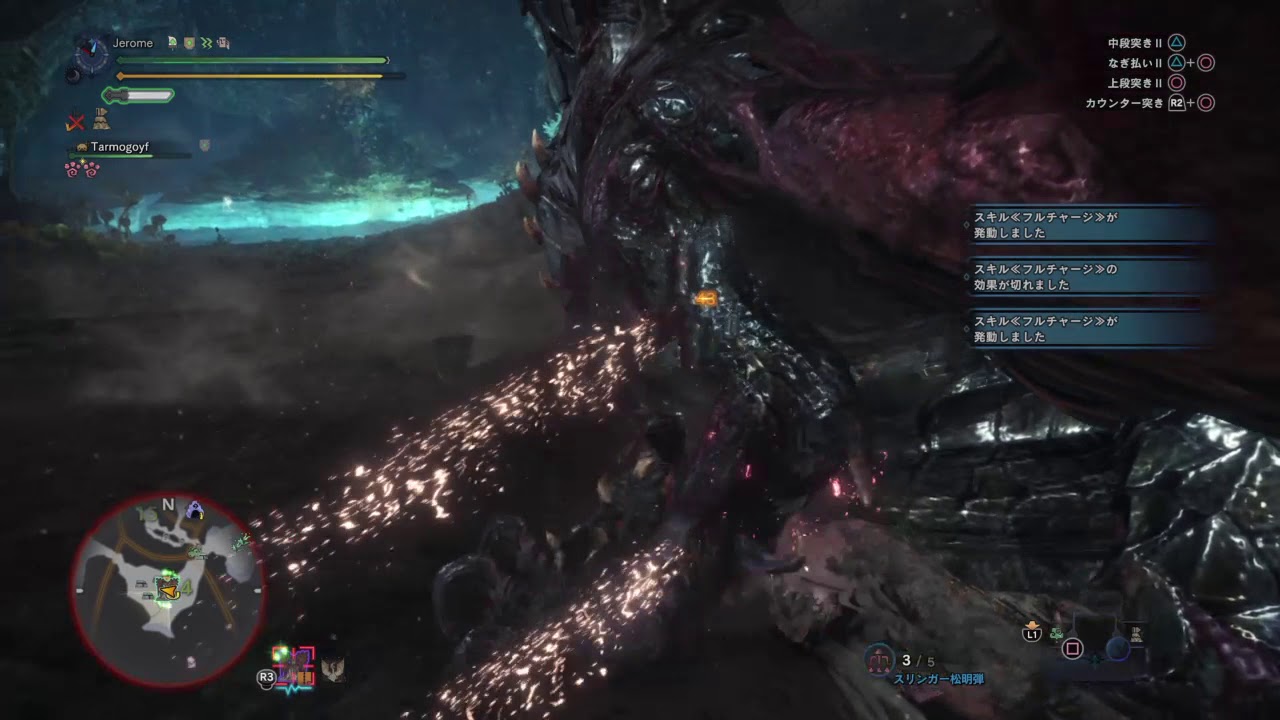The height and width of the screenshot is (720, 1280).
Task: Click the targeted monster icon beside the minimap
Action: (x=295, y=665)
